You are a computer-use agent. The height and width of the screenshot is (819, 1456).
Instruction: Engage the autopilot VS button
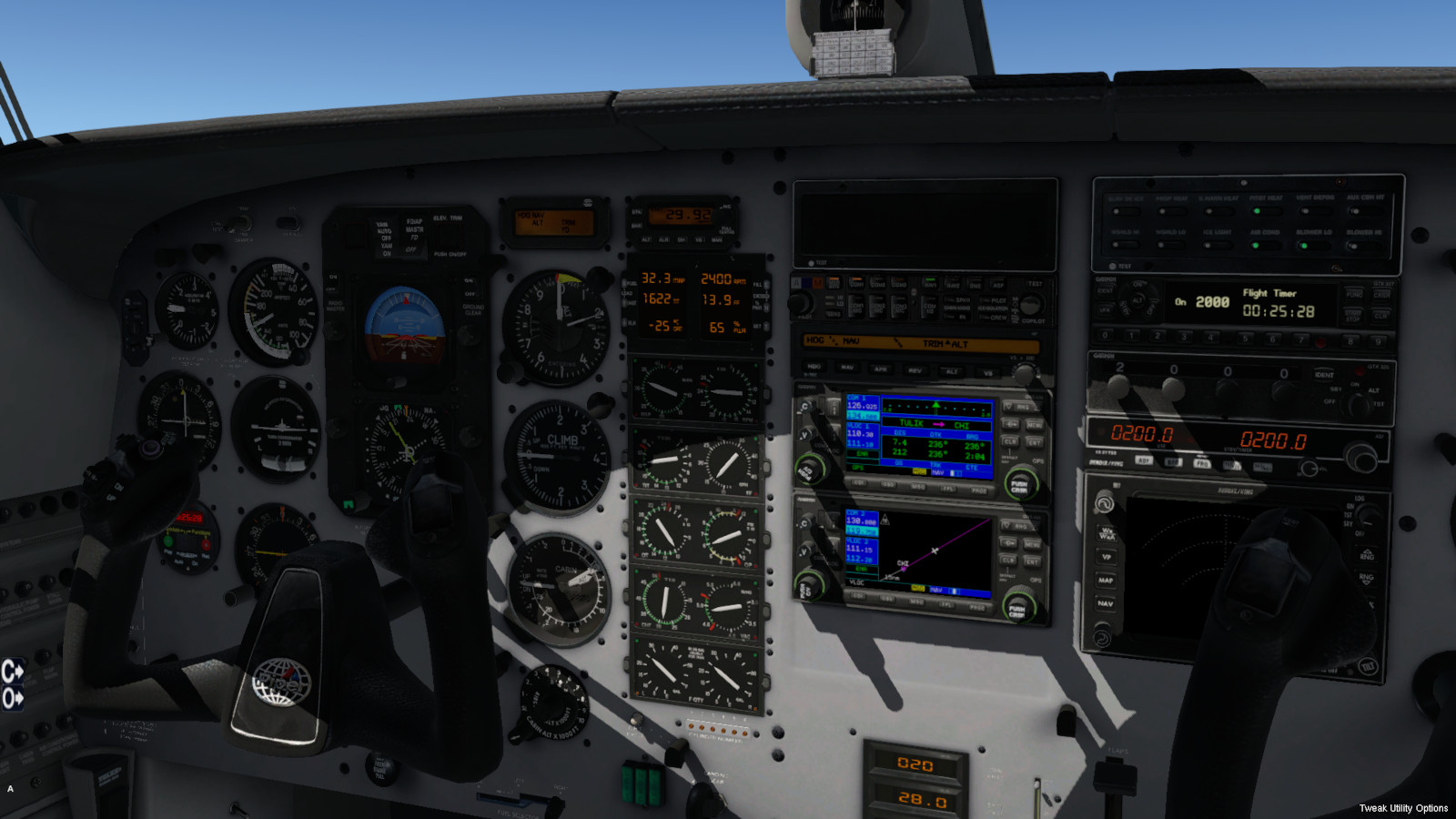987,372
